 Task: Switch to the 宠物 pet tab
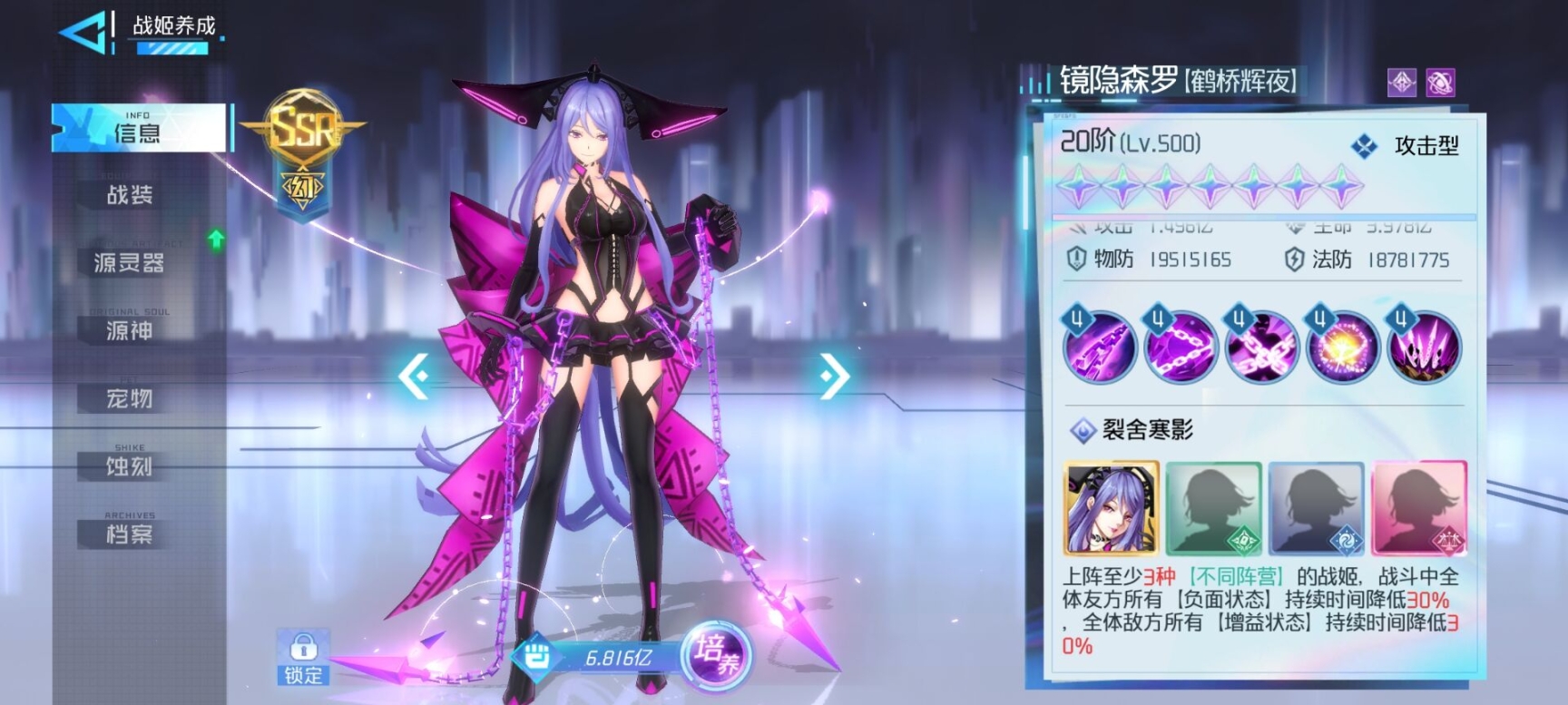pos(130,398)
